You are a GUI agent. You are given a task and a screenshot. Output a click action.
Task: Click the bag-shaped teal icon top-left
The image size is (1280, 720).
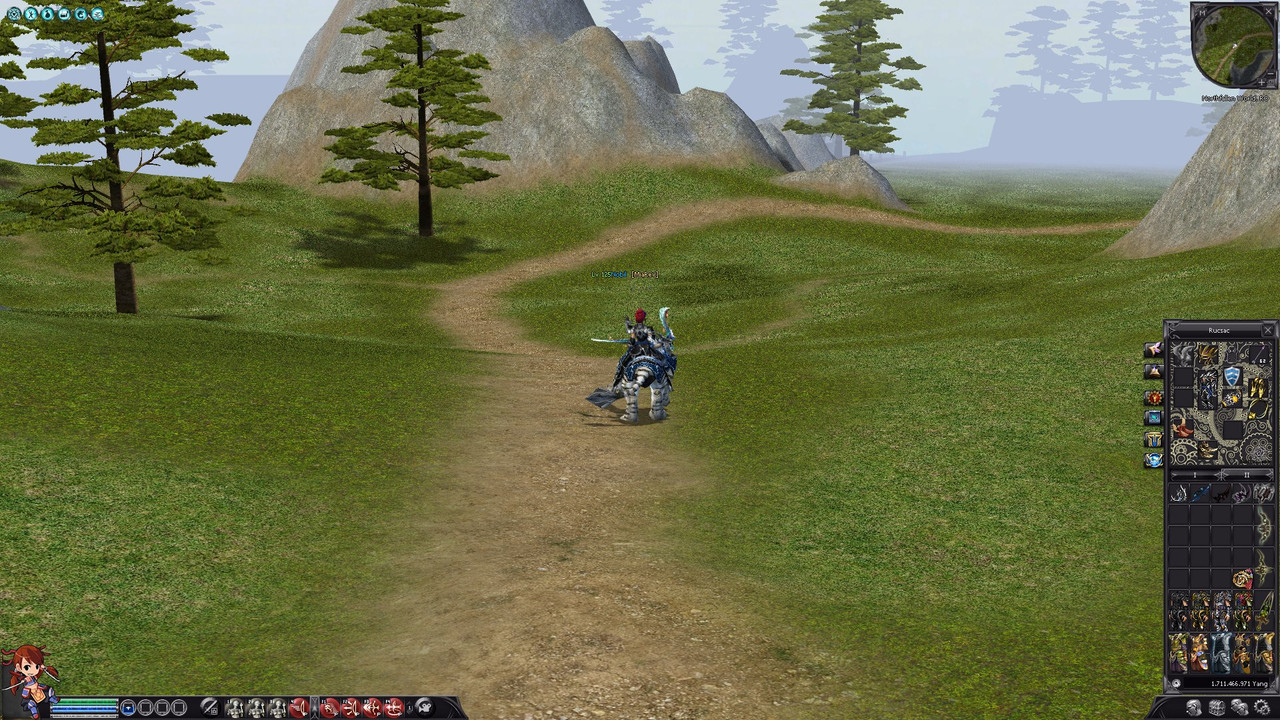(x=48, y=13)
